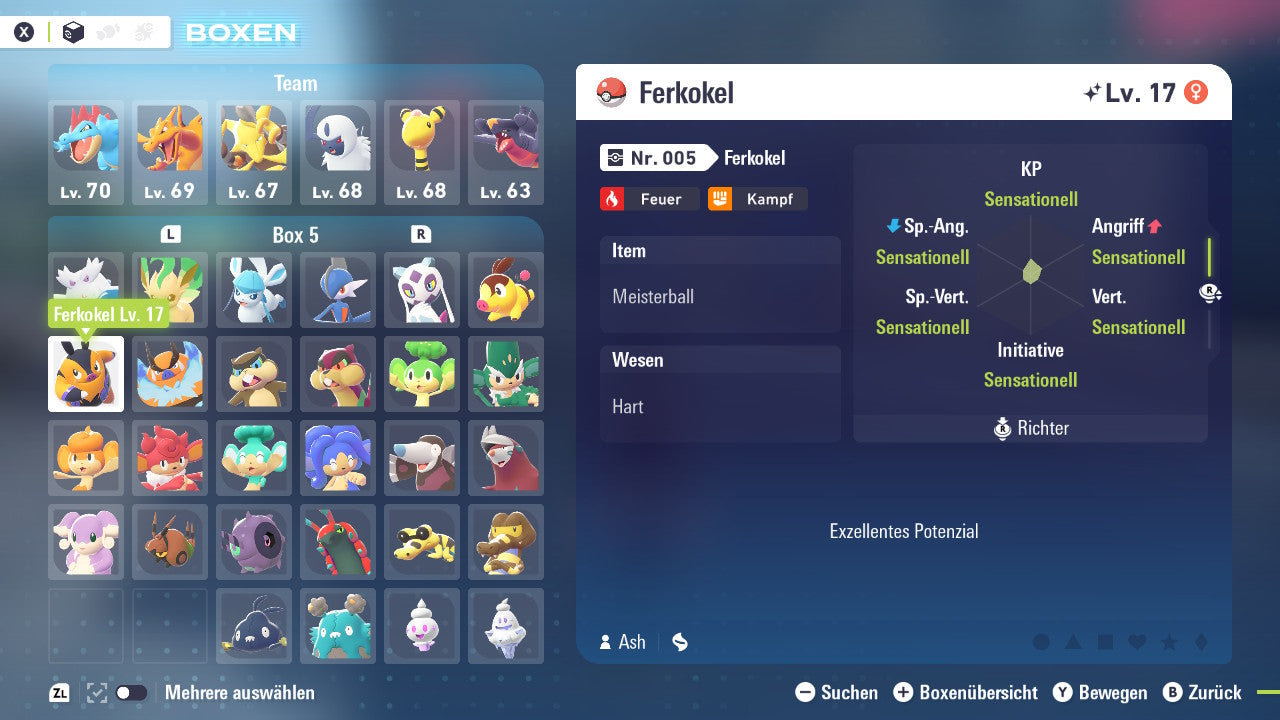Click the origin game mark next to Ash
This screenshot has width=1280, height=720.
click(x=679, y=642)
